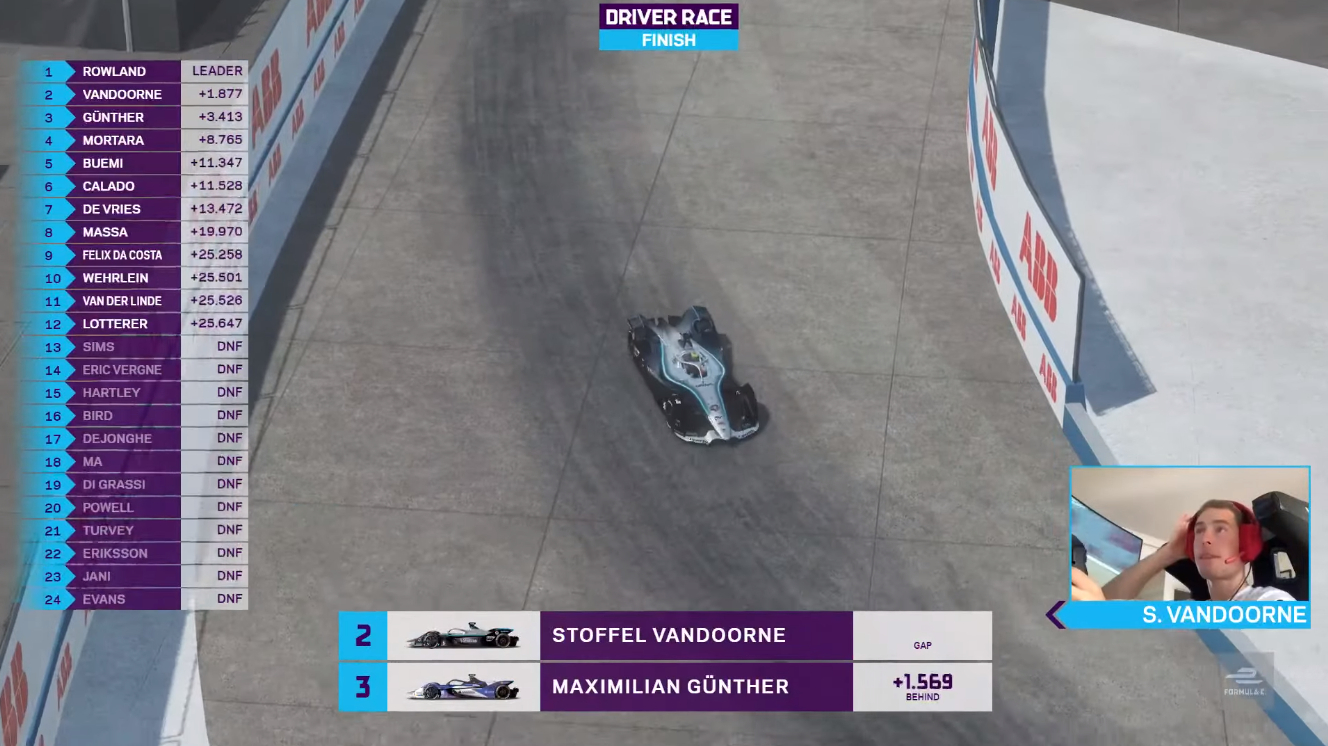Select Rowland's row in the standings
This screenshot has width=1328, height=746.
tap(136, 71)
